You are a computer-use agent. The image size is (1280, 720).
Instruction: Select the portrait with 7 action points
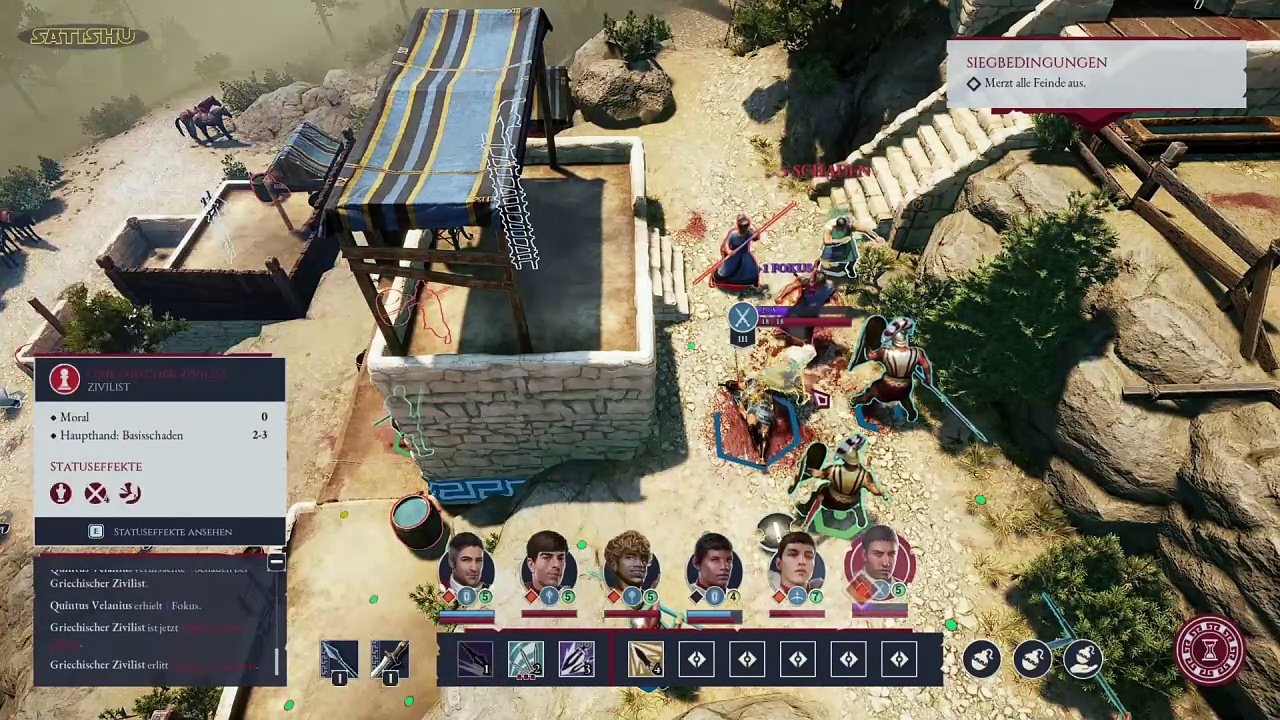tap(796, 566)
